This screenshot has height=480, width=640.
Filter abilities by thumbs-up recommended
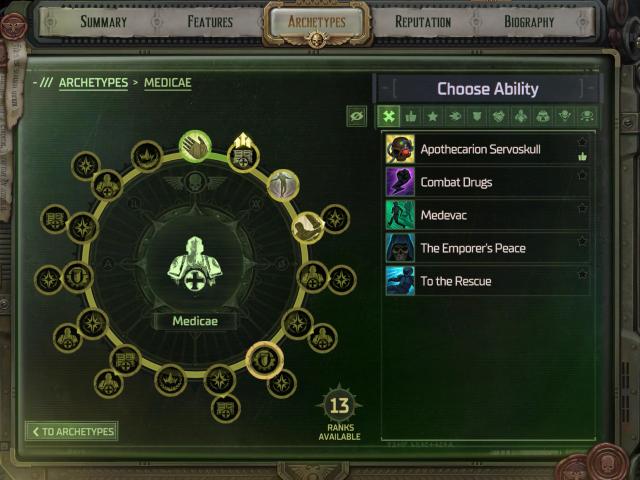(411, 116)
